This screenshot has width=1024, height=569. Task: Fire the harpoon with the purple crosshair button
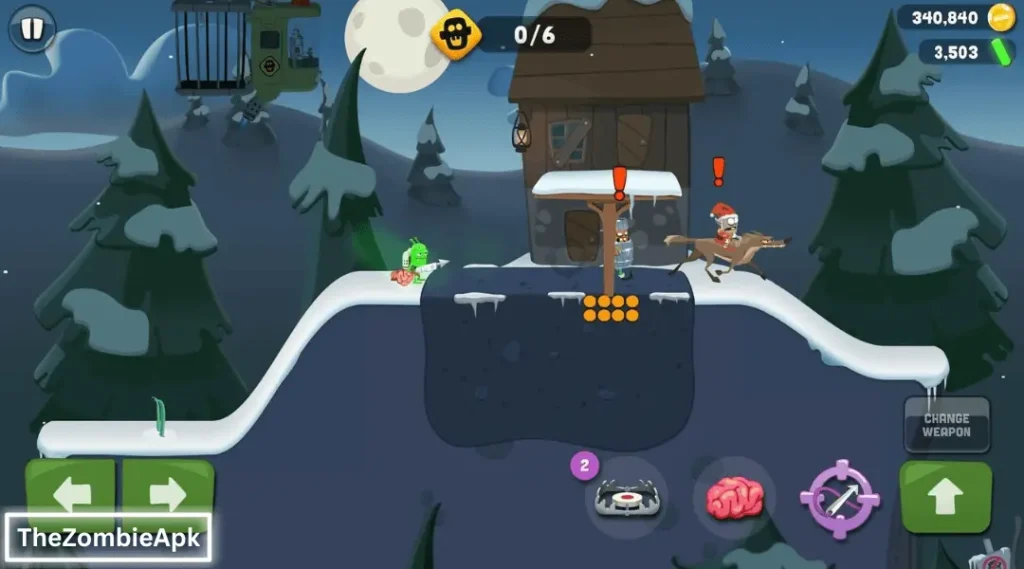pyautogui.click(x=839, y=497)
